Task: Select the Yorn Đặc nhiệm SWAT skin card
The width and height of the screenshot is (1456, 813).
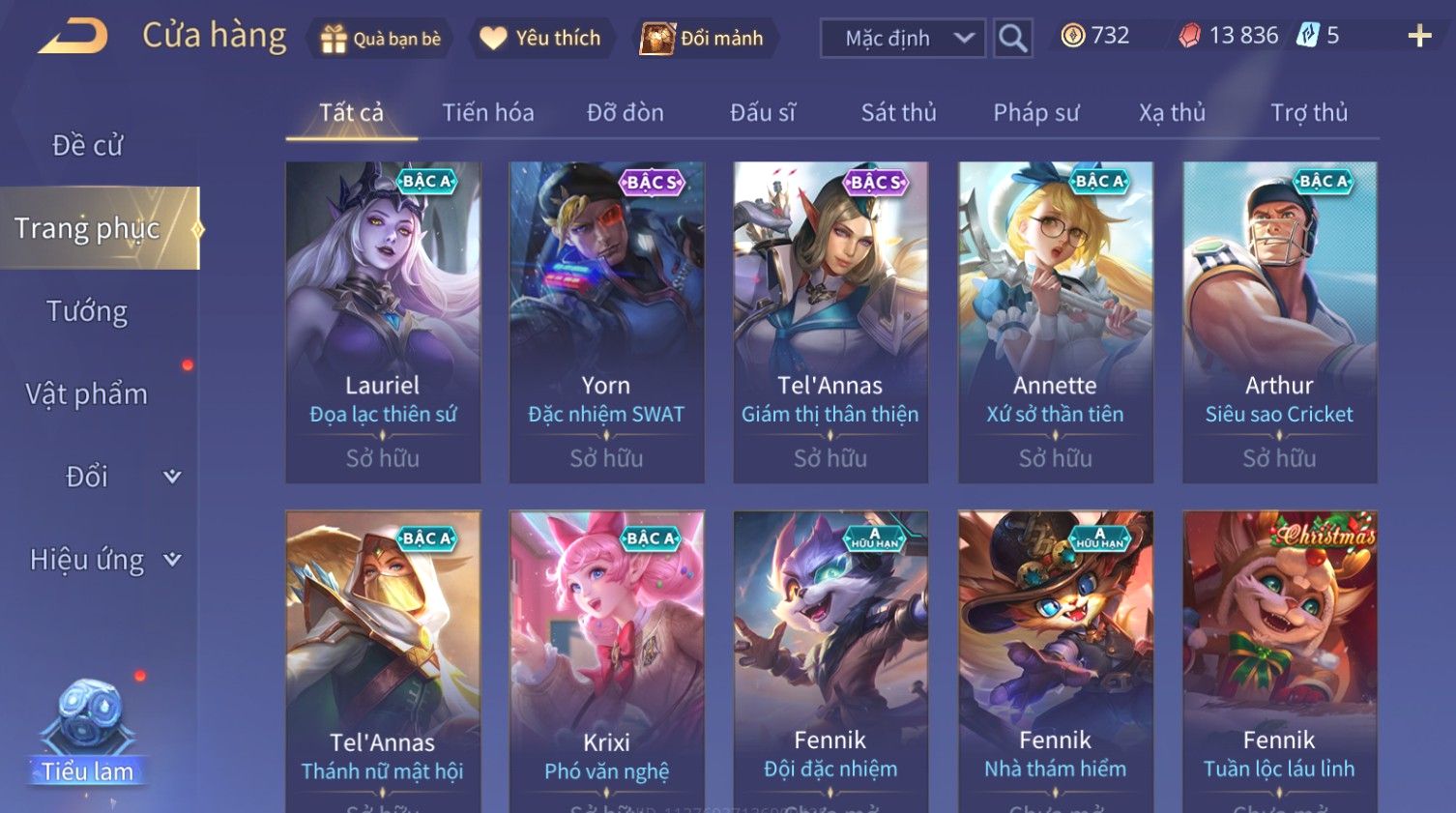Action: [606, 322]
